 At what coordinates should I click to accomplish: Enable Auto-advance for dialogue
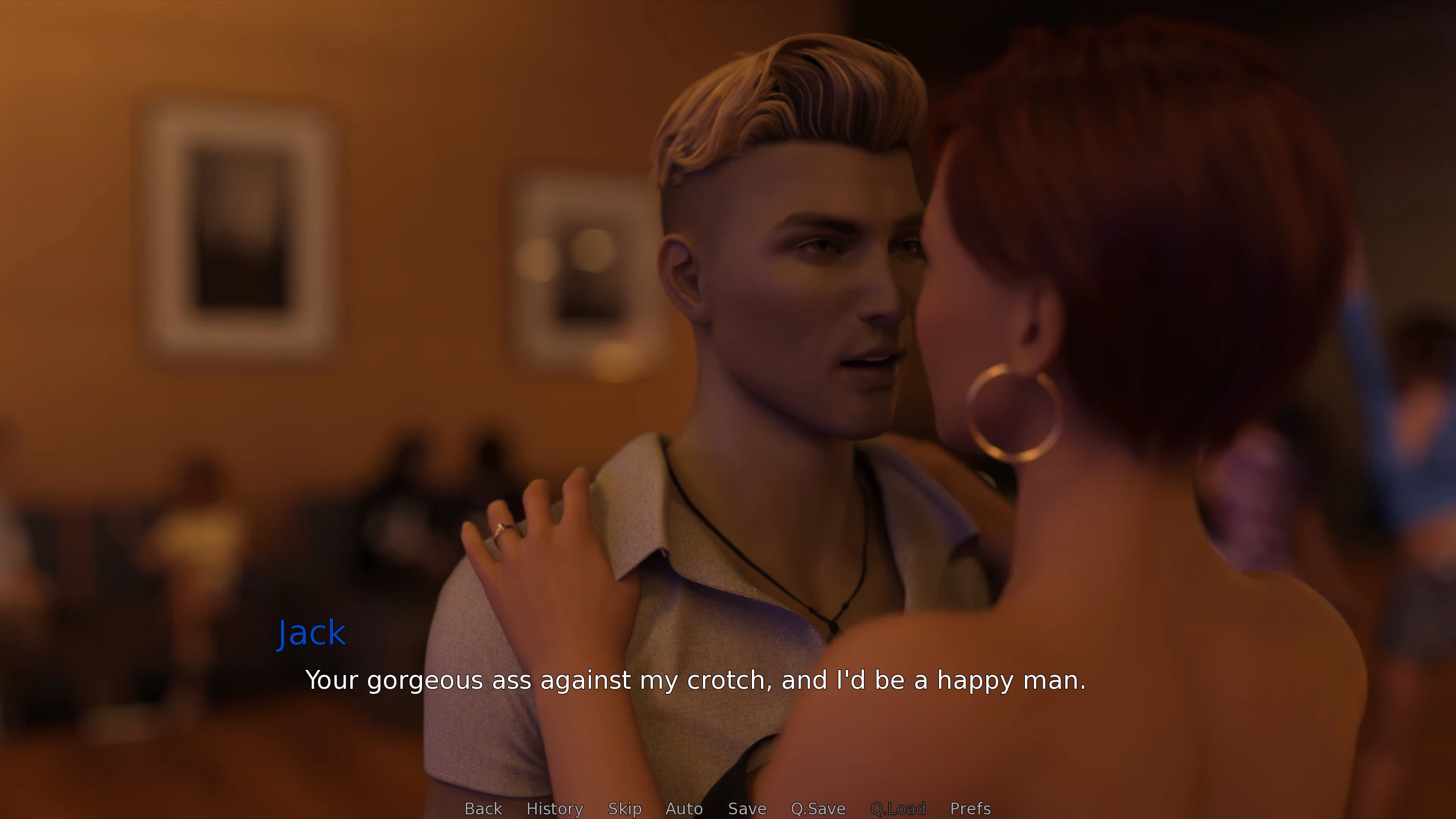coord(684,808)
